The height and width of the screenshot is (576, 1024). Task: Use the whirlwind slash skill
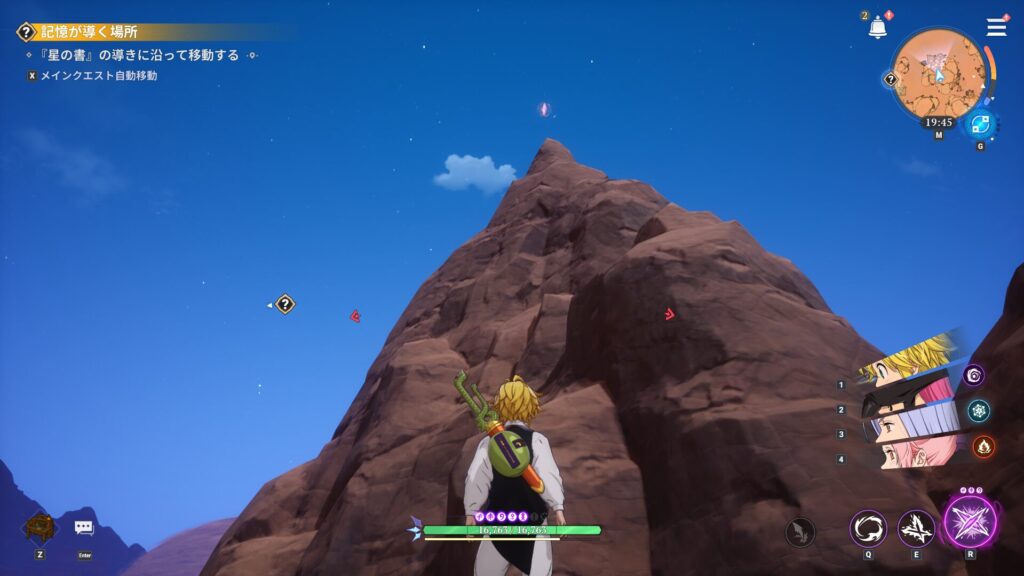click(867, 528)
